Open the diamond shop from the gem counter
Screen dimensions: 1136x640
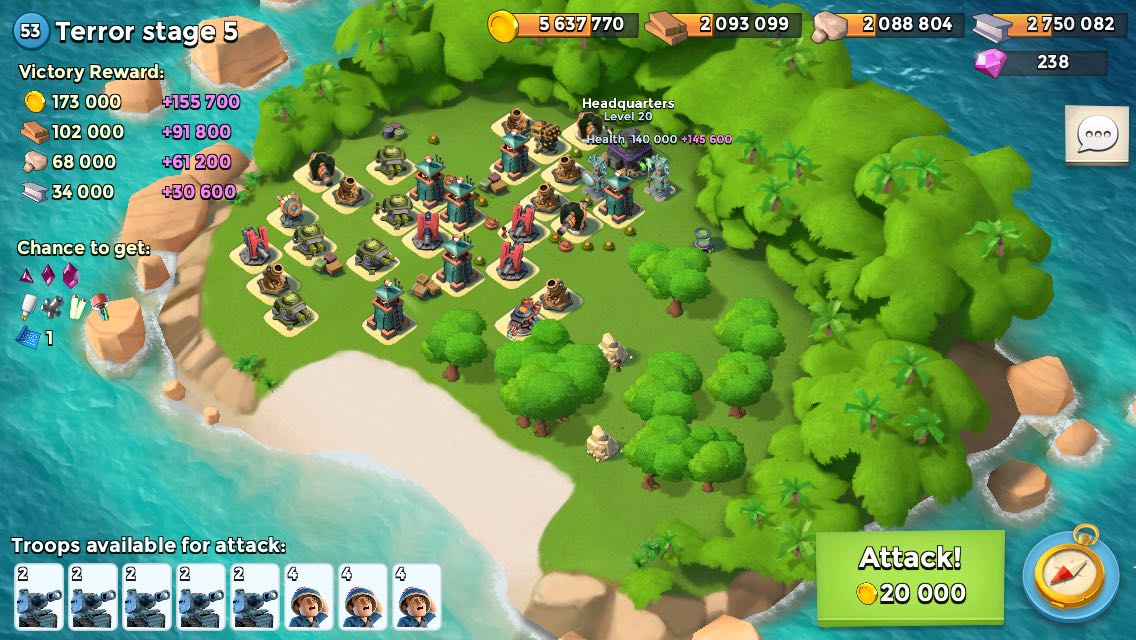[x=1040, y=62]
